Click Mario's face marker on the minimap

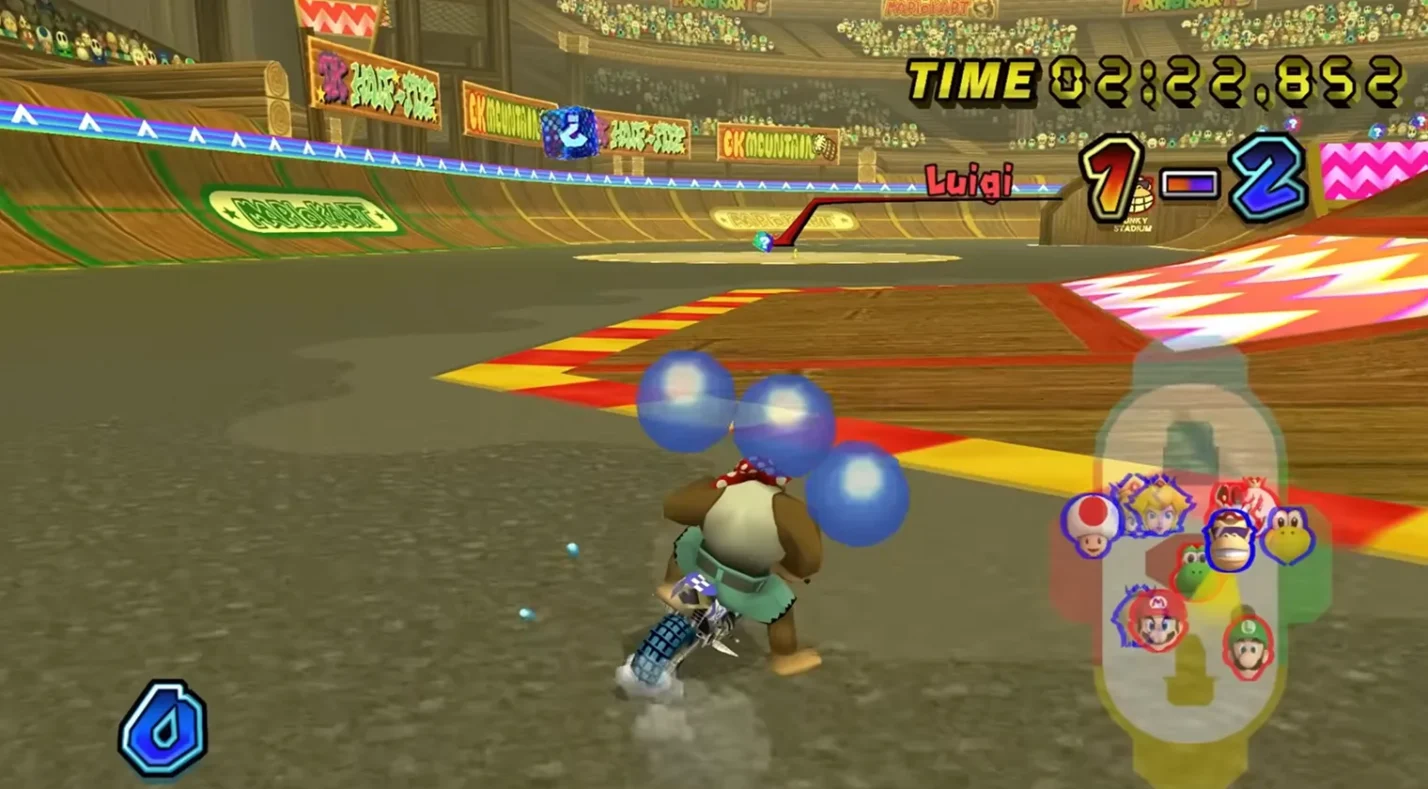(x=1156, y=620)
